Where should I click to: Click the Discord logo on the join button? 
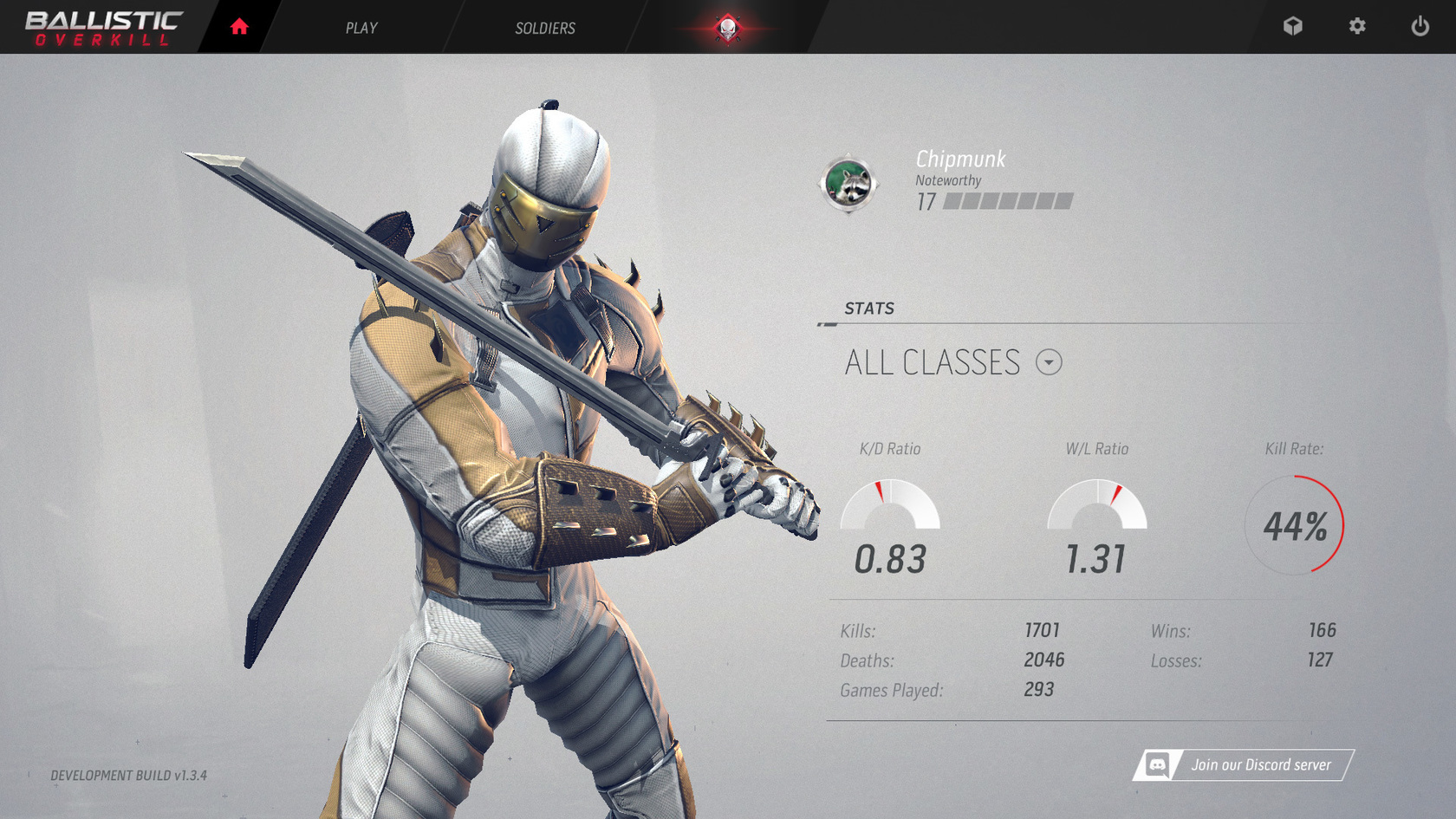(1157, 765)
